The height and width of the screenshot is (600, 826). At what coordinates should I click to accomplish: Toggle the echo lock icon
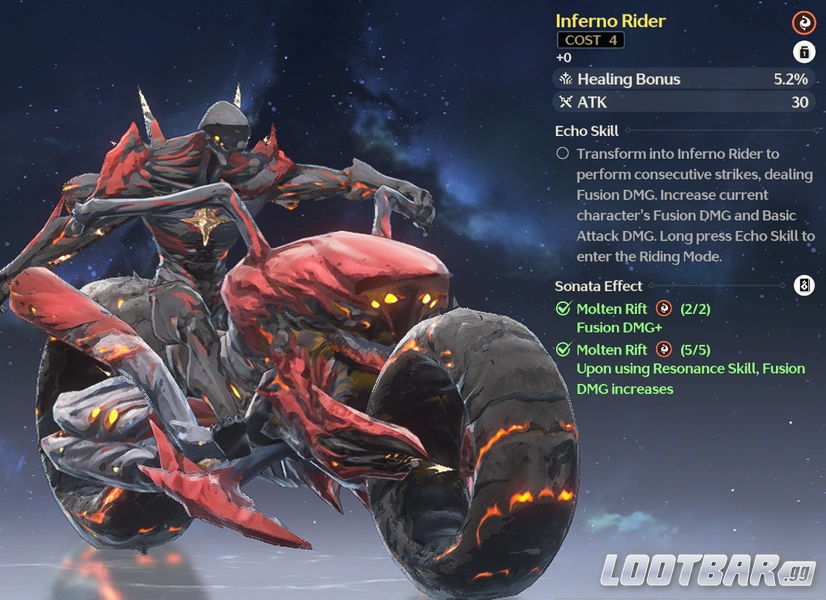point(803,52)
